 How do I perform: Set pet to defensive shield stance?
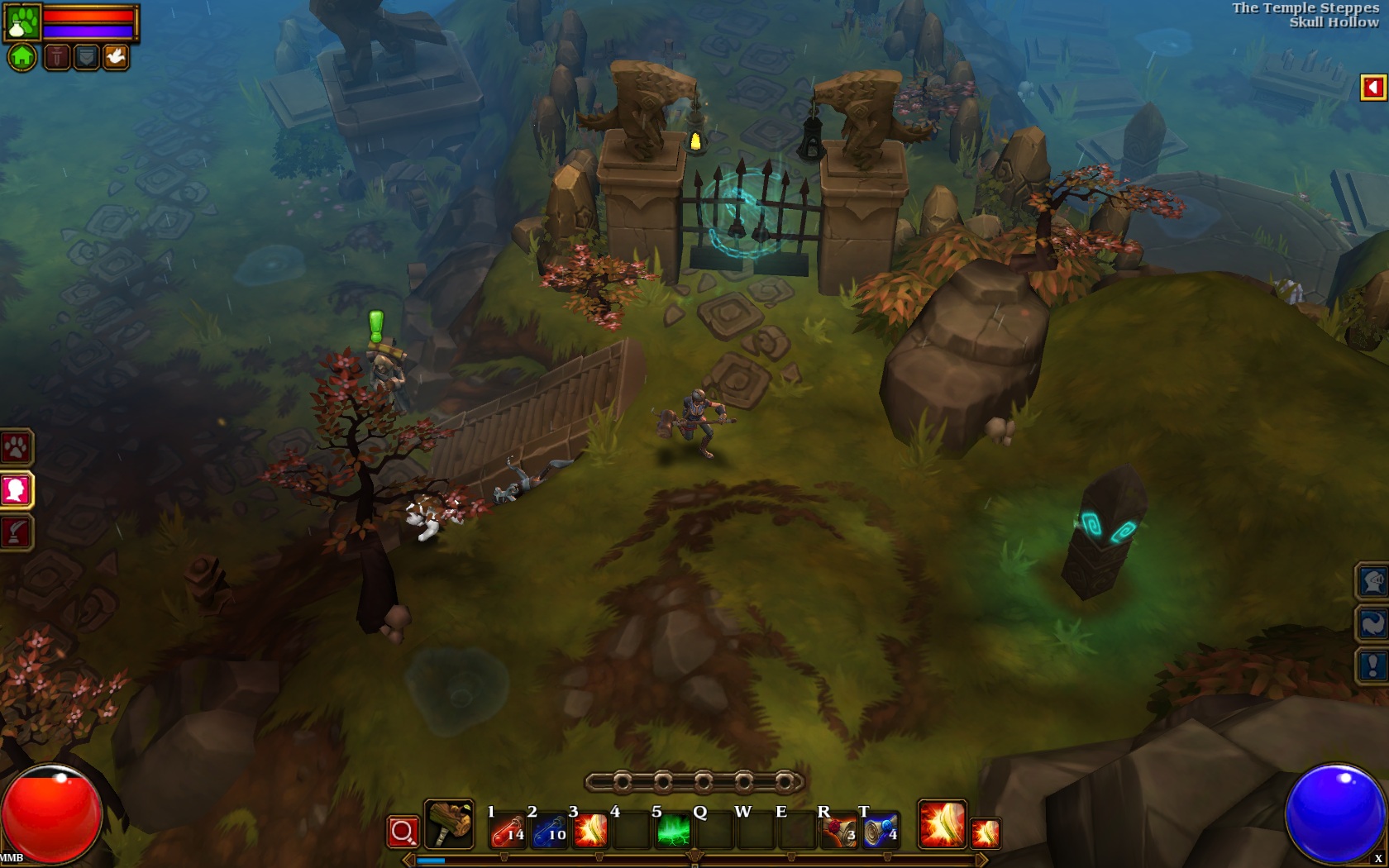click(86, 57)
